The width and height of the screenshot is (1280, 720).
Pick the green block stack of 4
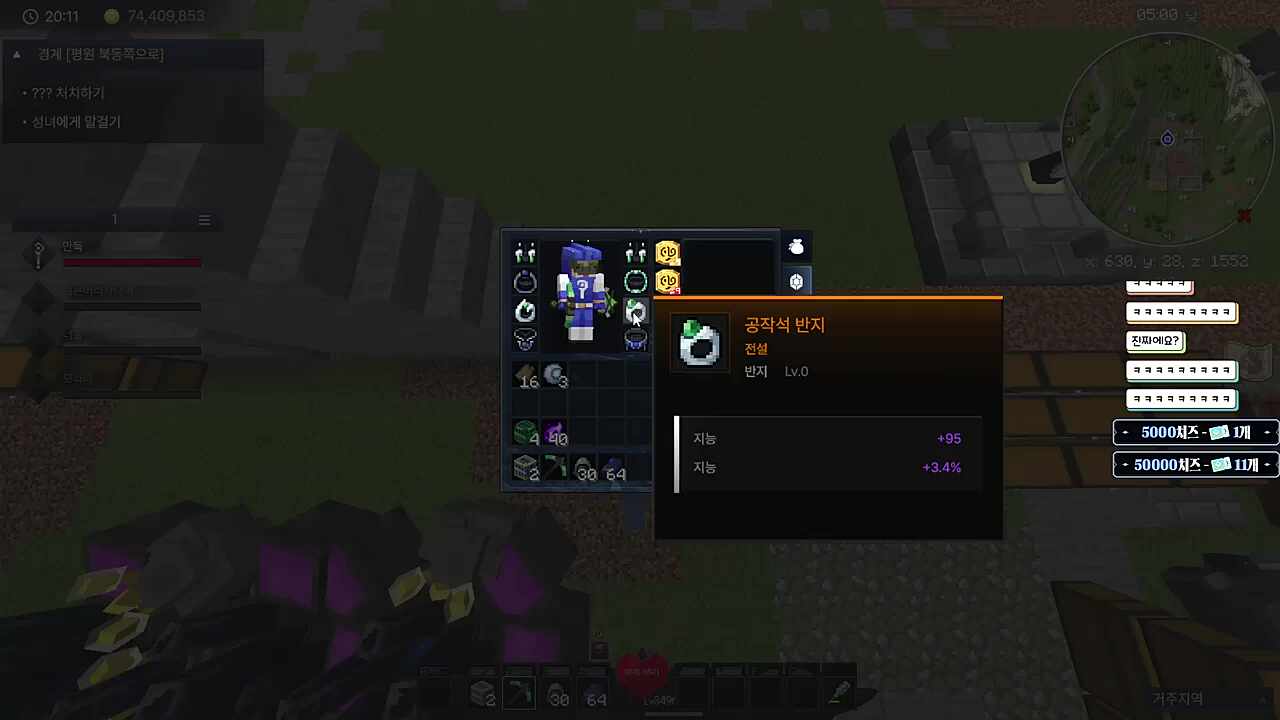coord(526,434)
